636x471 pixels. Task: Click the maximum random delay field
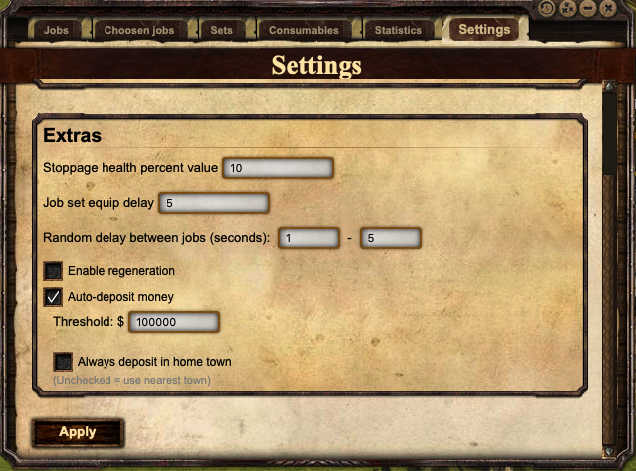[x=391, y=238]
